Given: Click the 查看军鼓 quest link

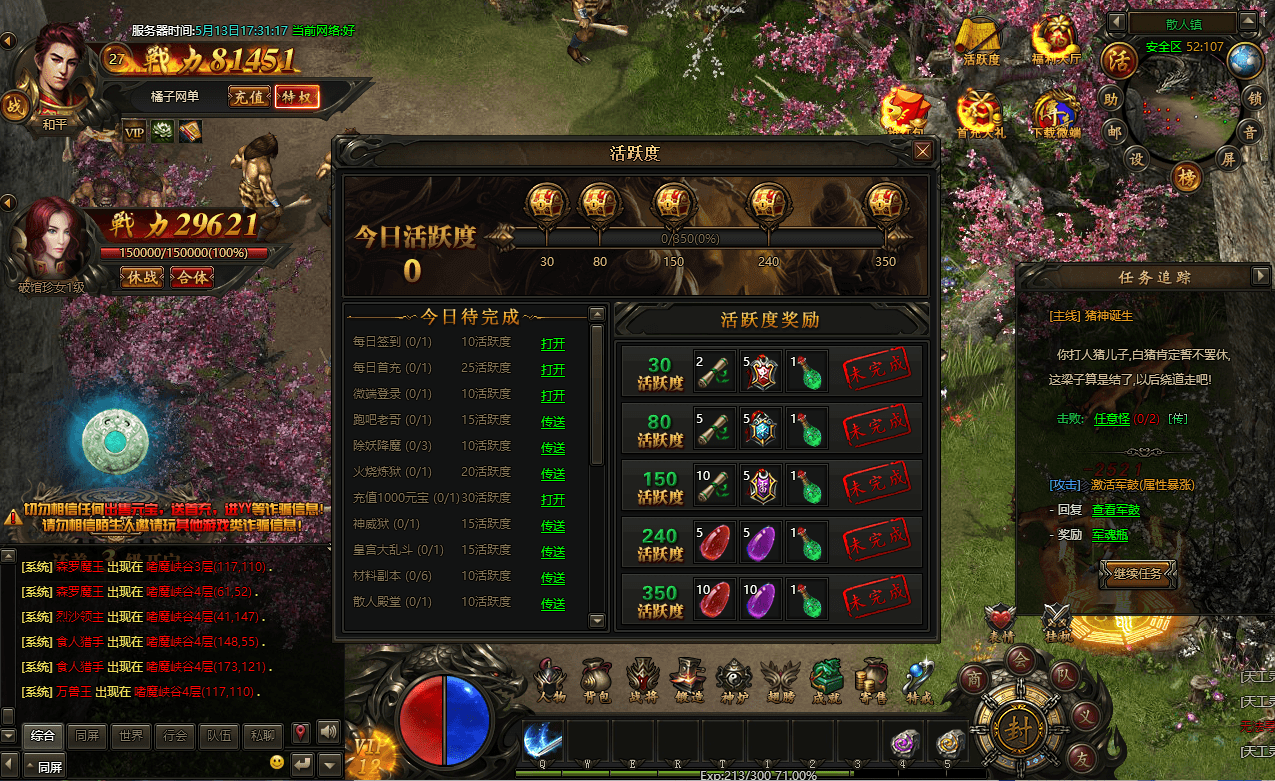Looking at the screenshot, I should [x=1115, y=510].
